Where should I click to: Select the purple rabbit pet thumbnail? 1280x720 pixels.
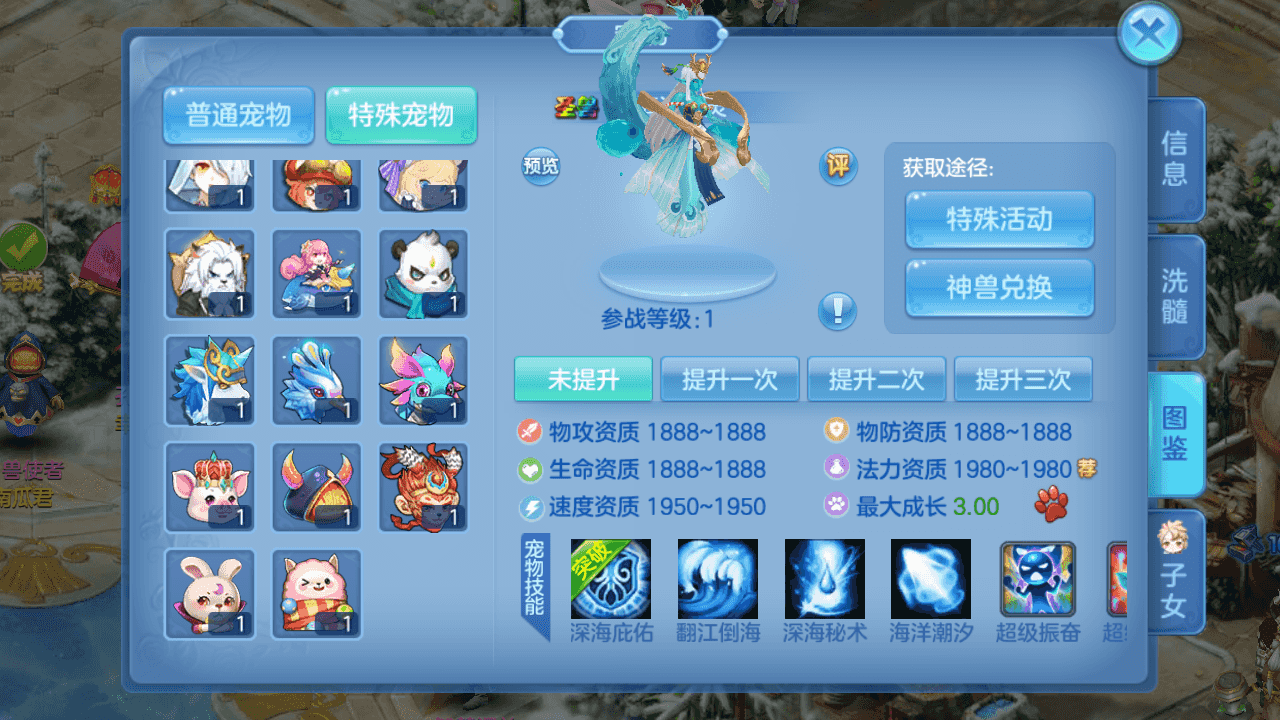[210, 593]
